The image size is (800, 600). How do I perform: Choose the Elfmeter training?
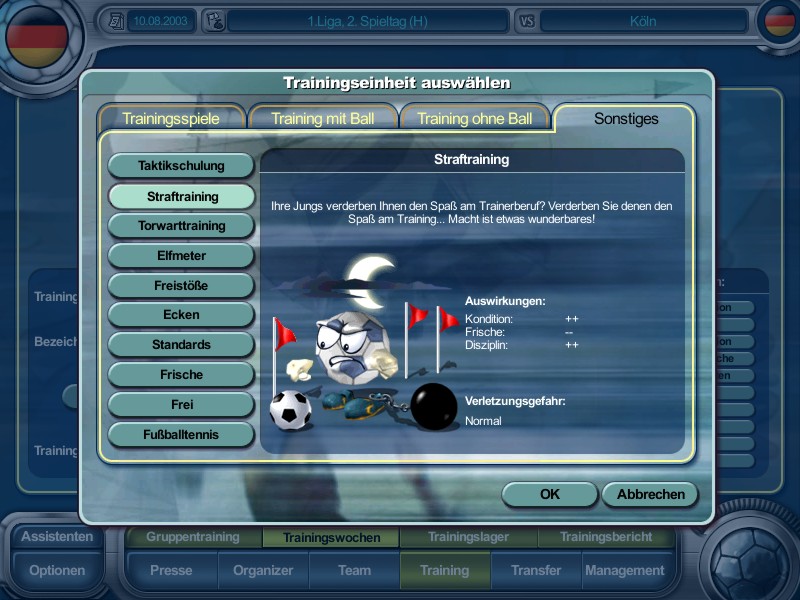coord(181,256)
